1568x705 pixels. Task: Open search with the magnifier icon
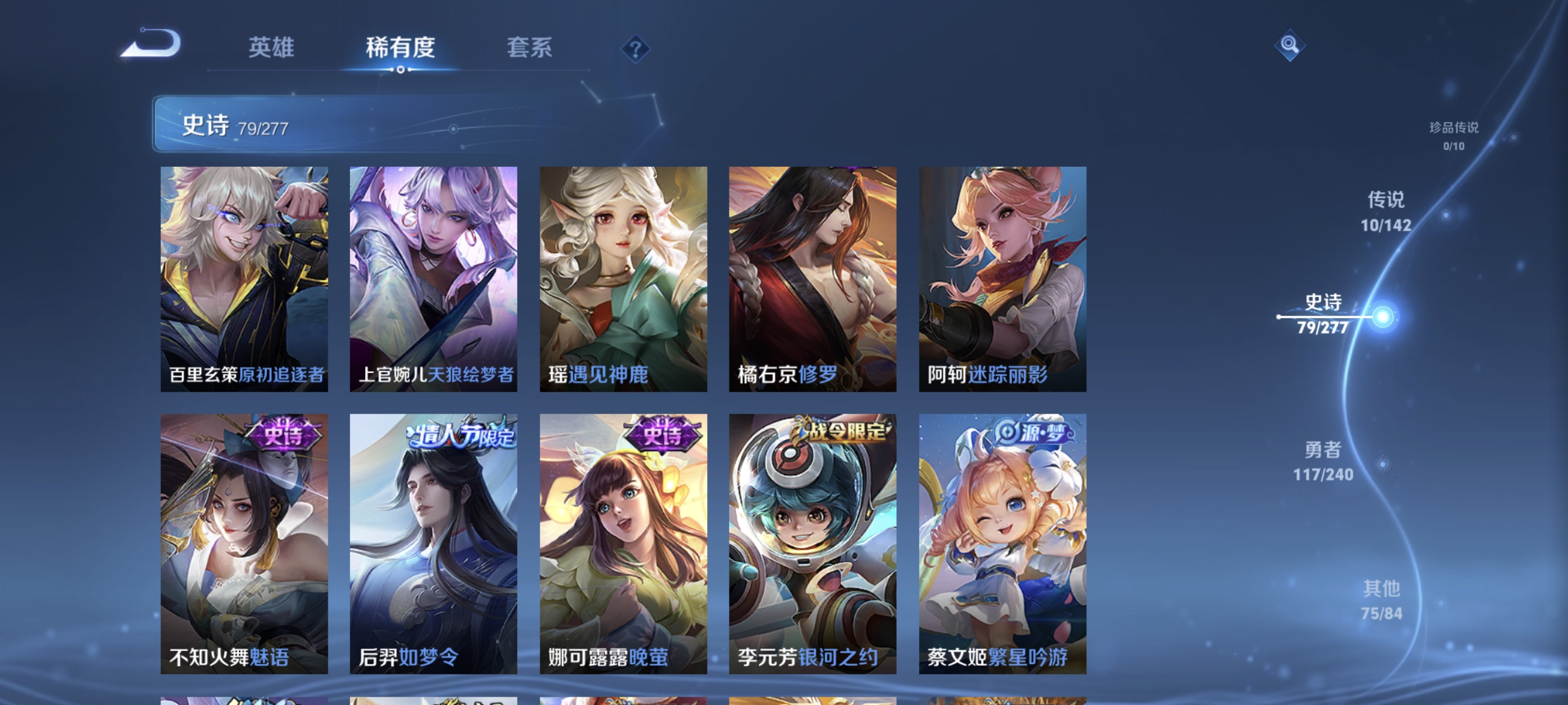click(x=1291, y=46)
